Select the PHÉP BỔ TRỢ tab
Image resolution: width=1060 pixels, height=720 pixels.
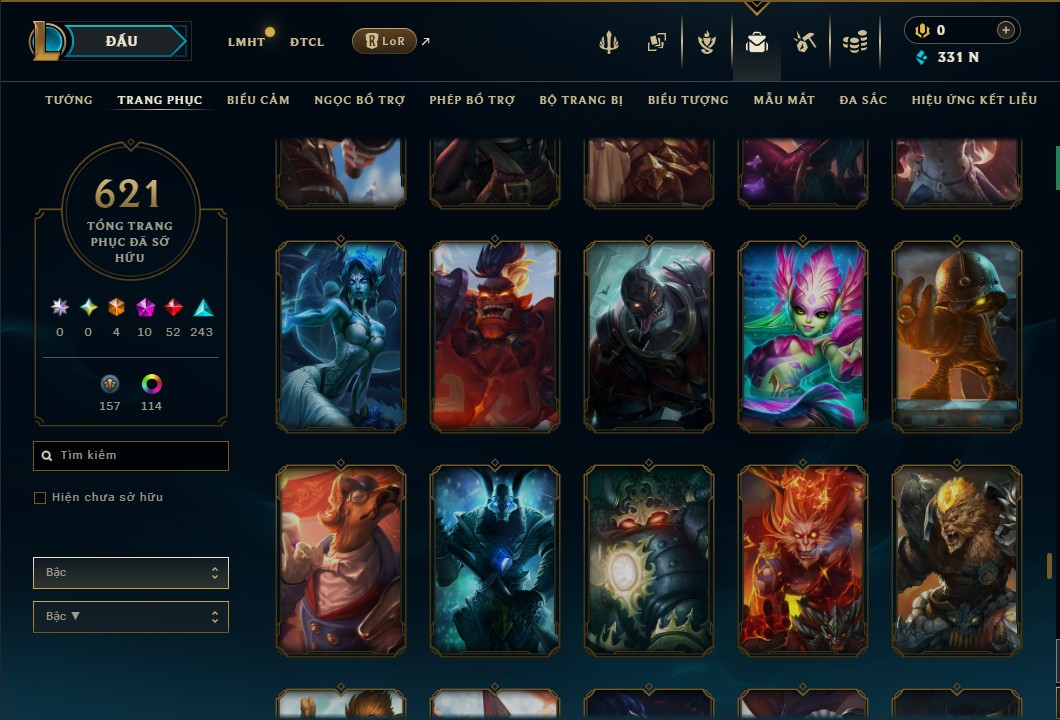point(472,100)
